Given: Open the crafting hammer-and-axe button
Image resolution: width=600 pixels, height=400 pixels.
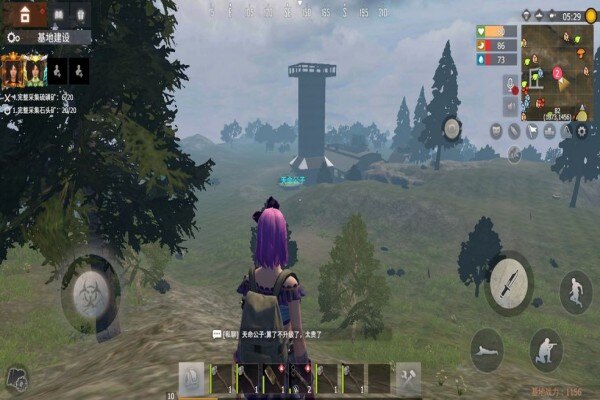Looking at the screenshot, I should point(408,377).
